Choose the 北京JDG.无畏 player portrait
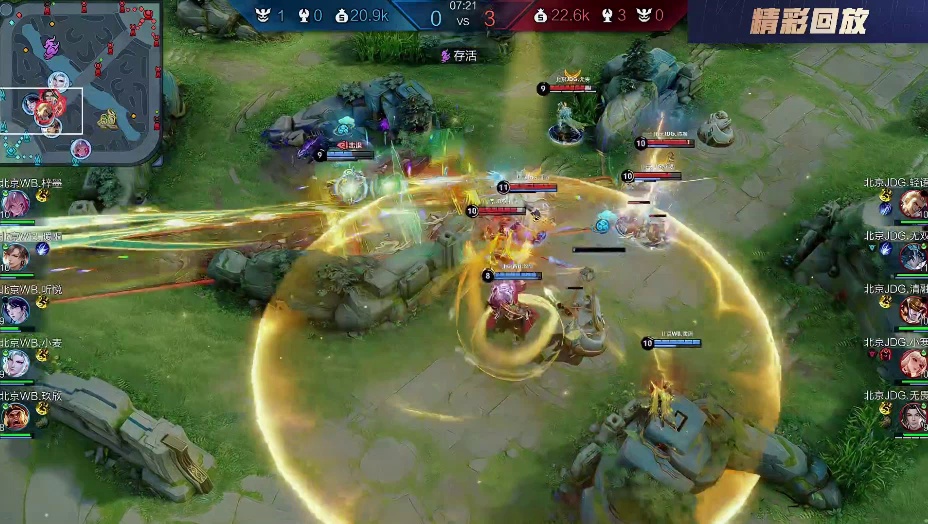The height and width of the screenshot is (524, 928). pyautogui.click(x=912, y=416)
